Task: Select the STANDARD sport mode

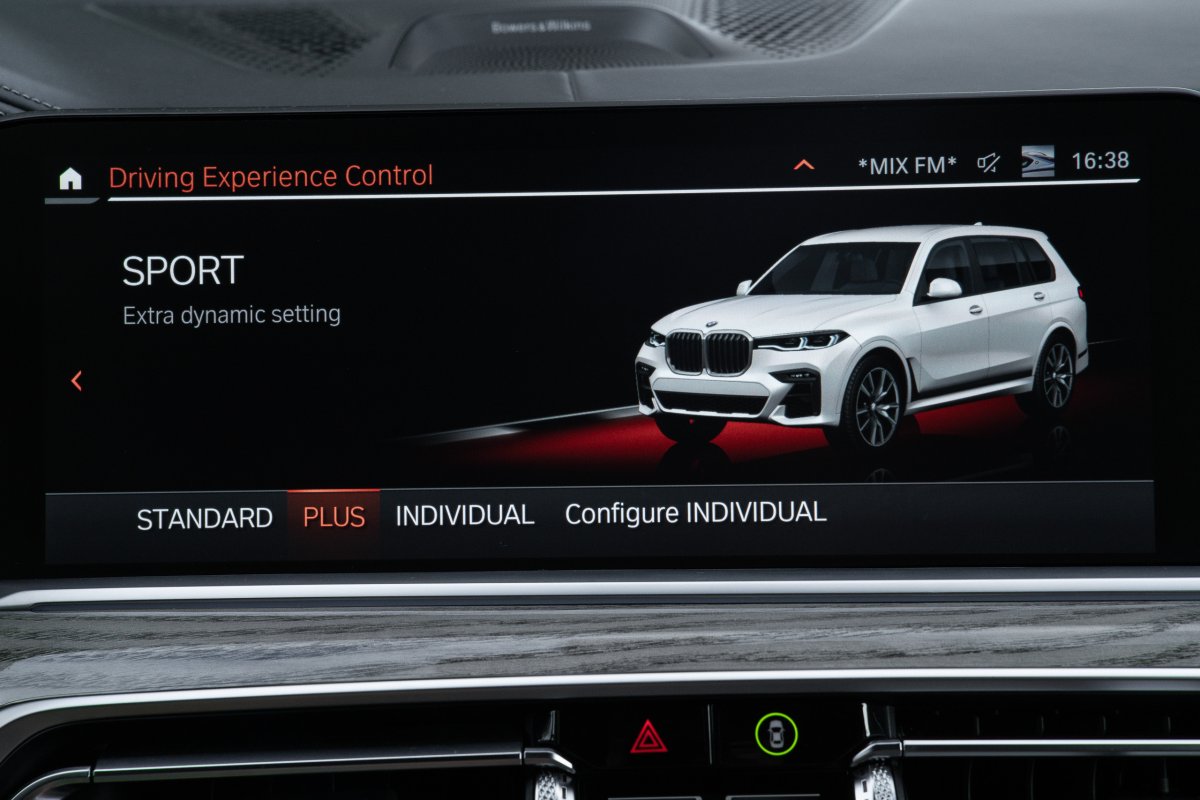Action: pos(204,518)
